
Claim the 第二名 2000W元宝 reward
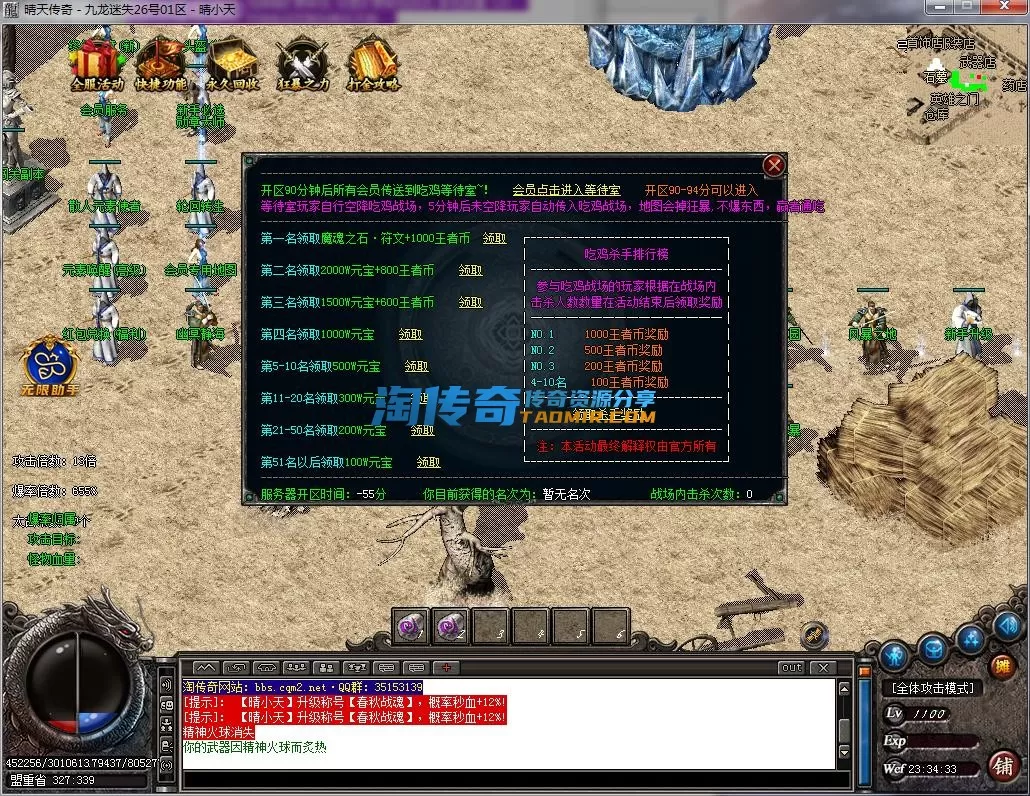point(470,270)
